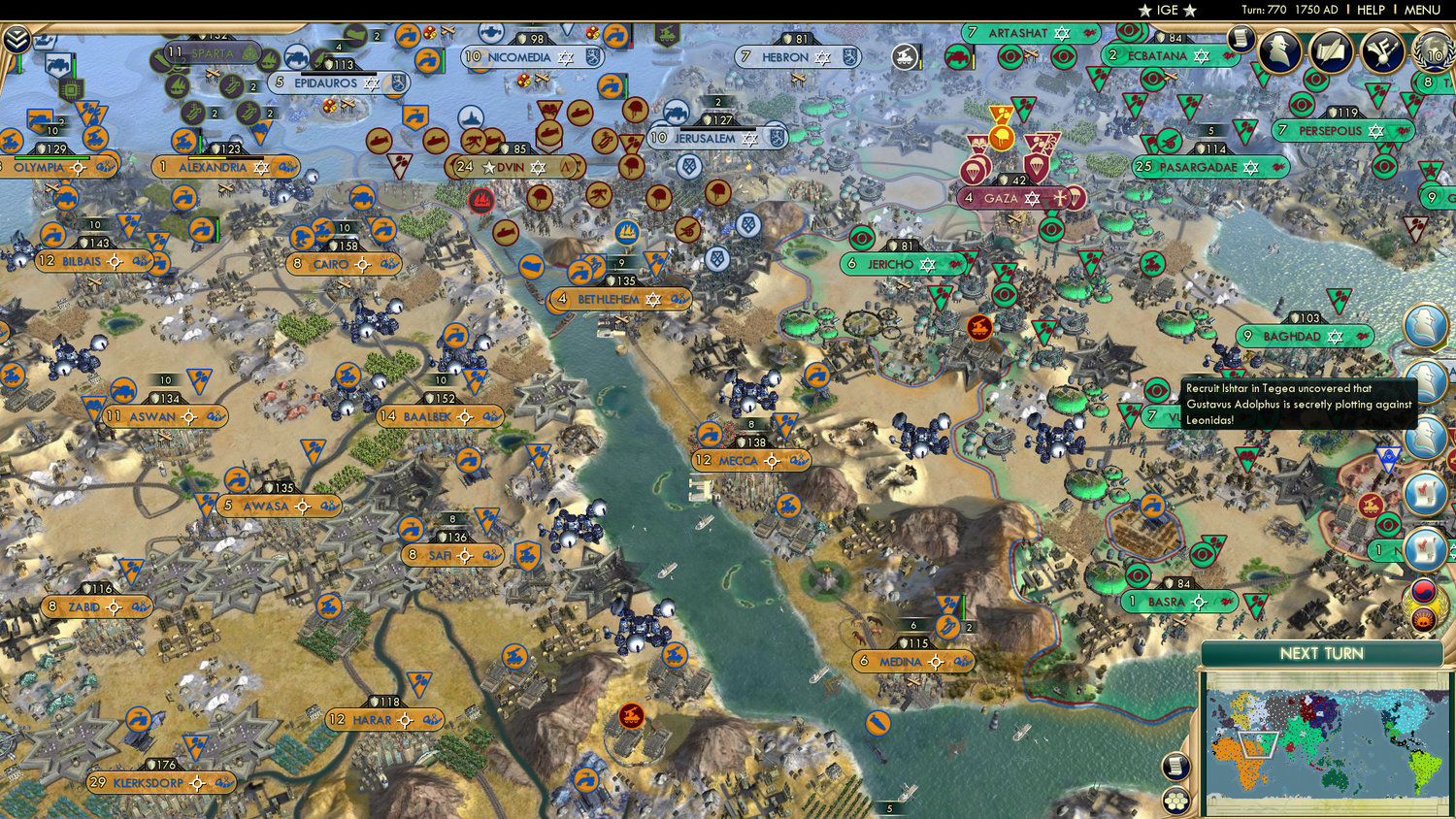The width and height of the screenshot is (1456, 819).
Task: Open the HELP menu
Action: click(x=1373, y=10)
